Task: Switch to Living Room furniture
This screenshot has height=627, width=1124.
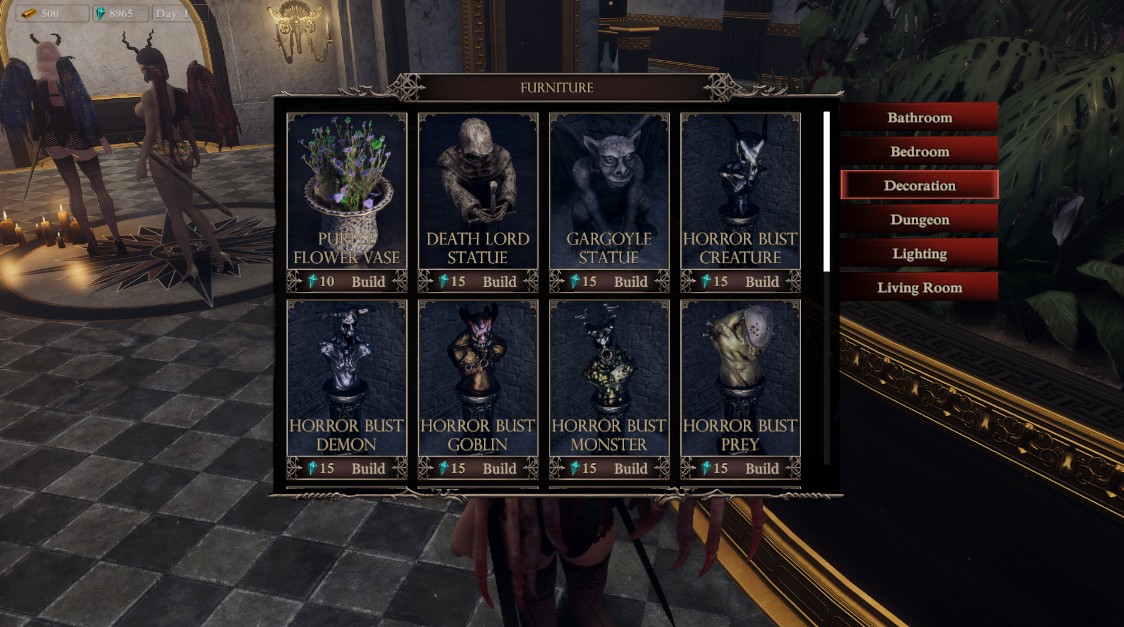Action: [919, 287]
